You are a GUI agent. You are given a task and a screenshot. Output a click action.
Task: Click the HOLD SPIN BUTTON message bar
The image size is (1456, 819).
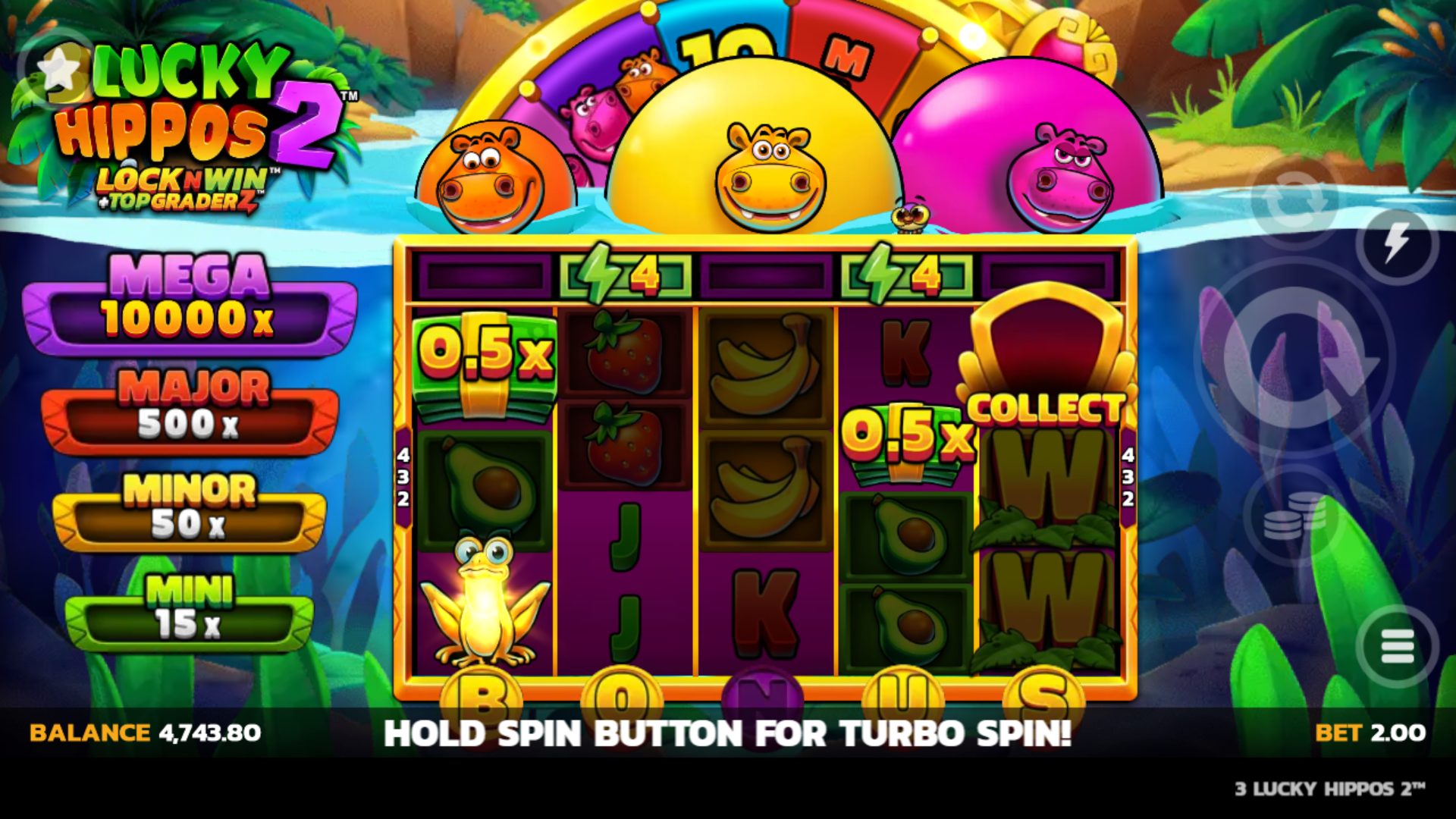(728, 733)
